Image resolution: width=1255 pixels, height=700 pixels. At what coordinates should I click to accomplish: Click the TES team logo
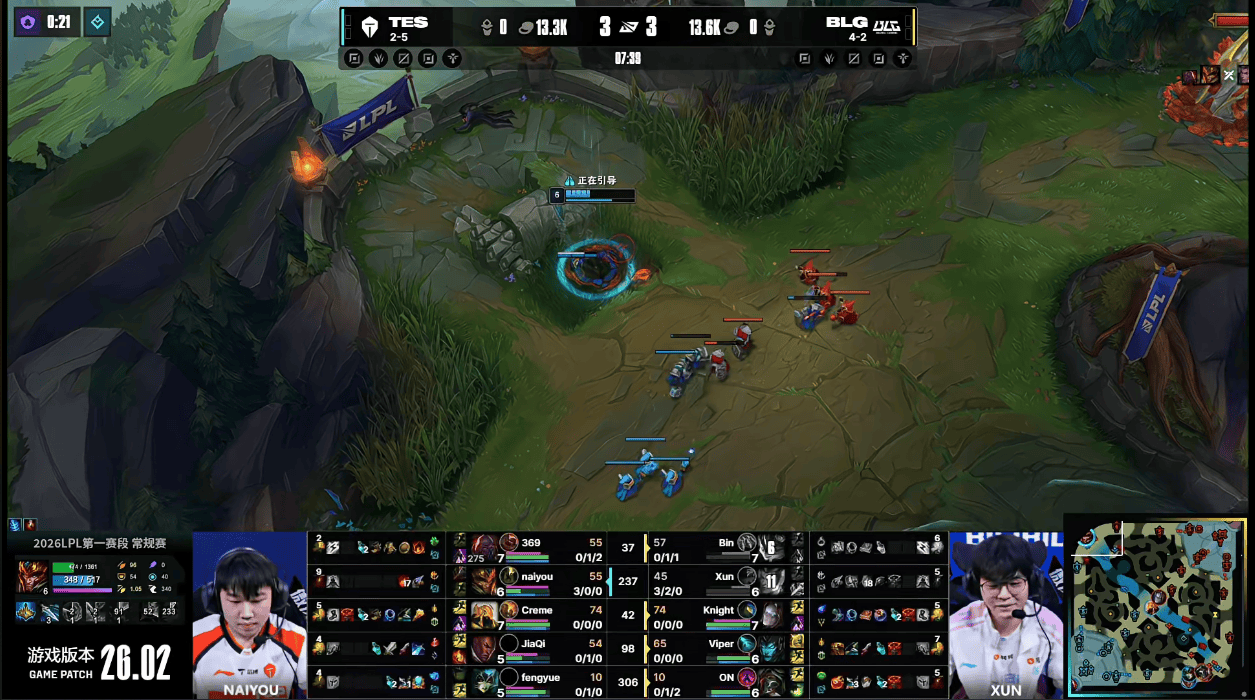(370, 27)
